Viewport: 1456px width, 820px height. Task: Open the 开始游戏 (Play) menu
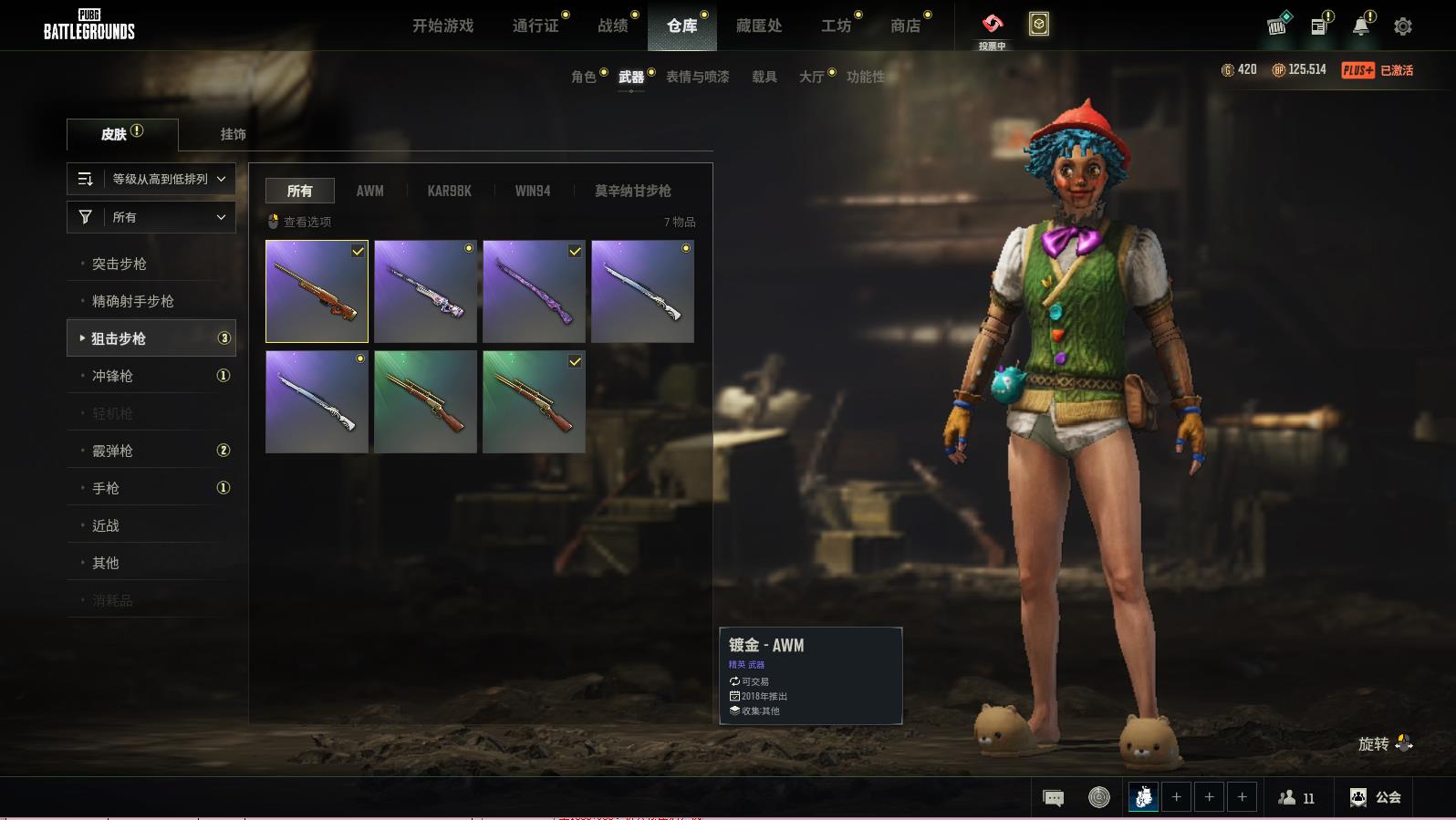(442, 26)
